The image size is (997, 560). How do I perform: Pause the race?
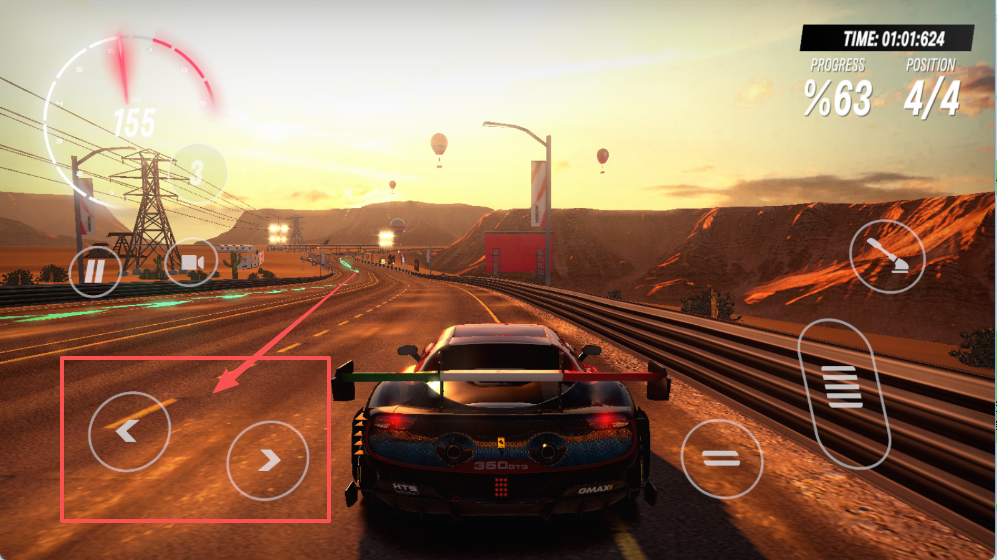[95, 270]
